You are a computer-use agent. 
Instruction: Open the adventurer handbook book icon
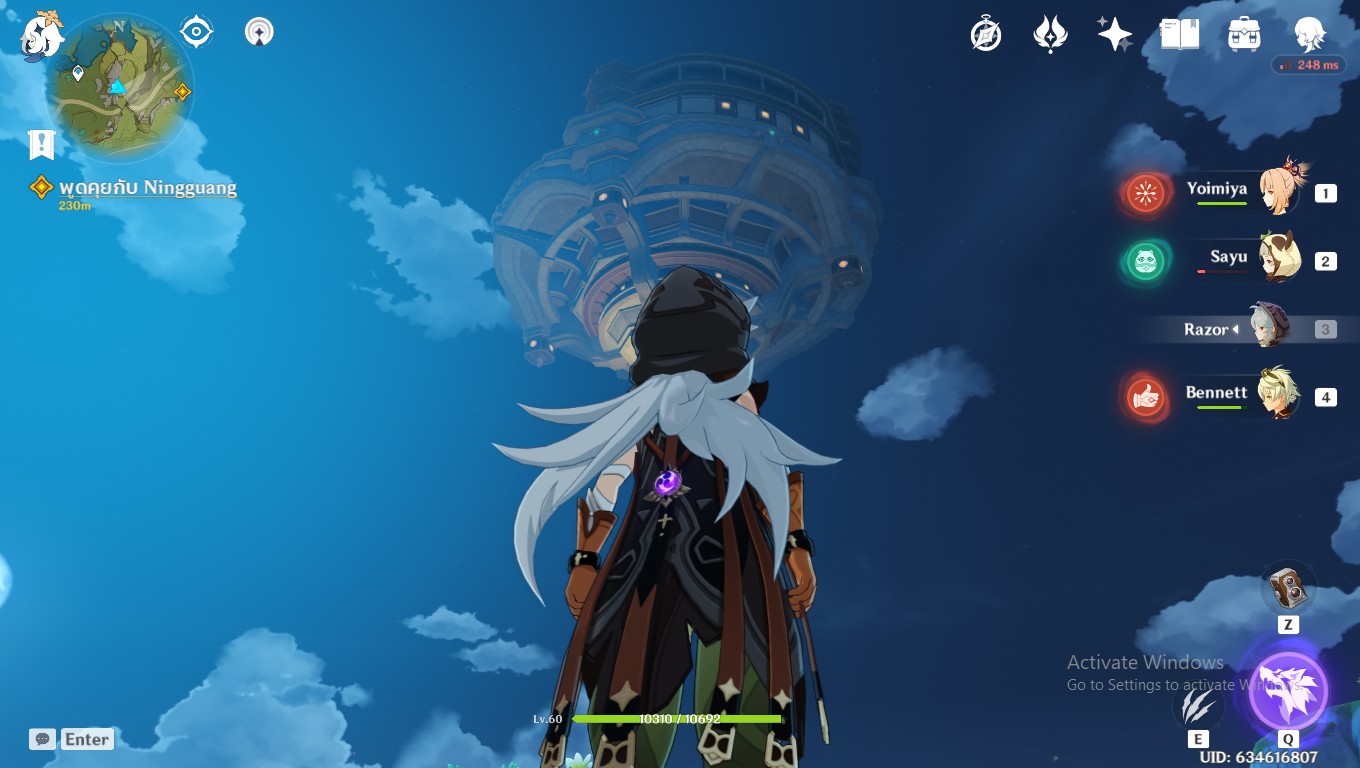(1179, 35)
